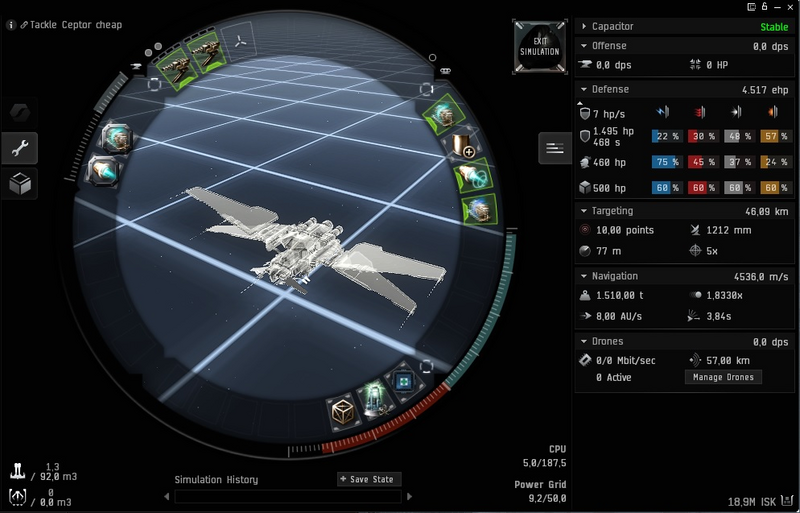Image resolution: width=800 pixels, height=513 pixels.
Task: Show fit info via the 'i' icon
Action: (x=11, y=25)
